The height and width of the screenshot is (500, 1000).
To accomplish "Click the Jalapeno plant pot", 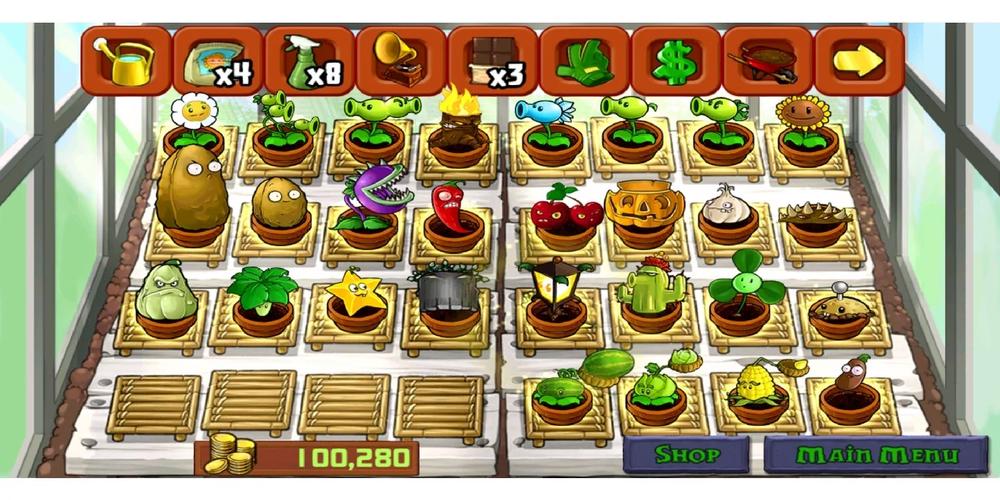I will click(x=452, y=217).
